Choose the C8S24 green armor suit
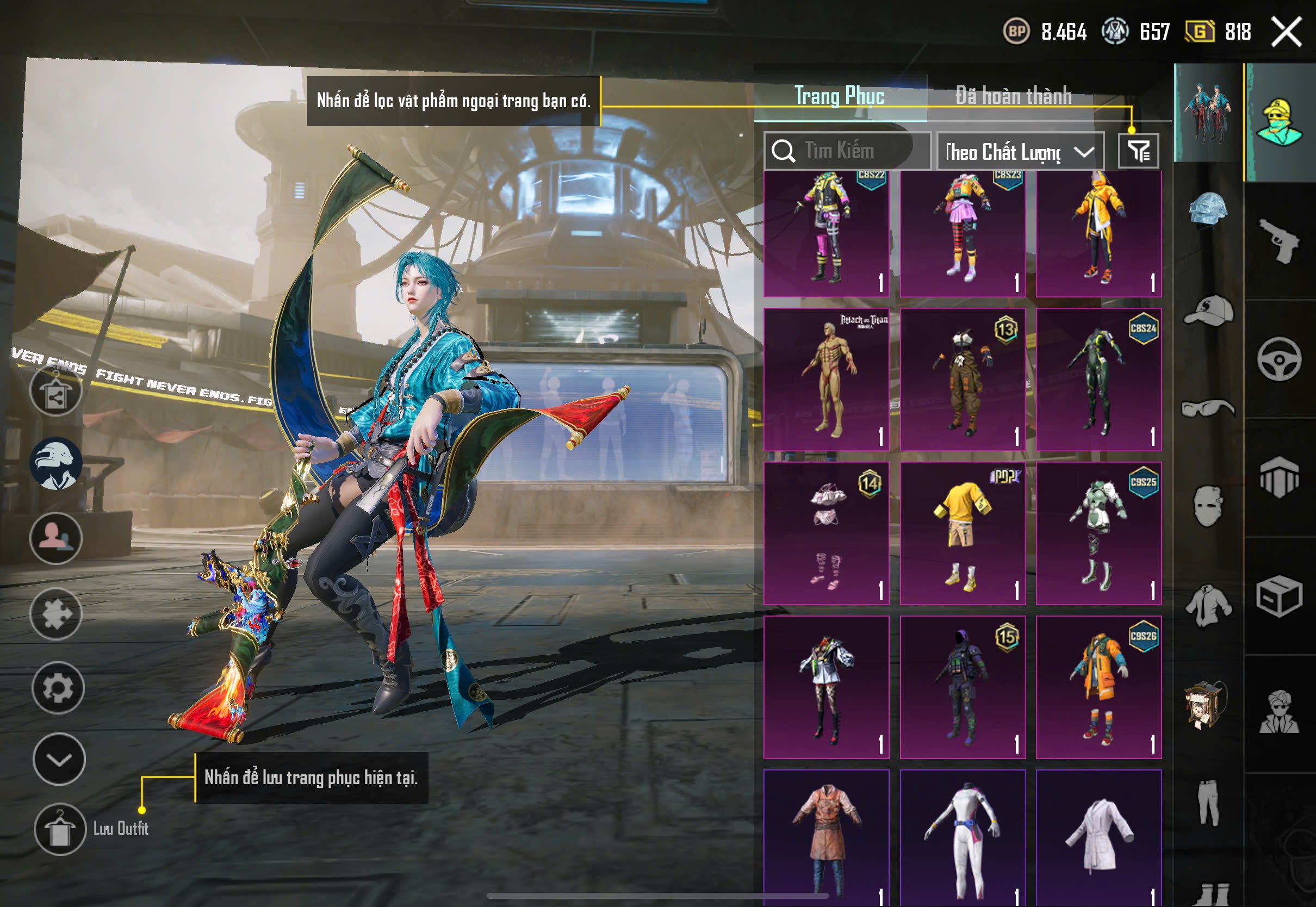1316x907 pixels. (1098, 379)
